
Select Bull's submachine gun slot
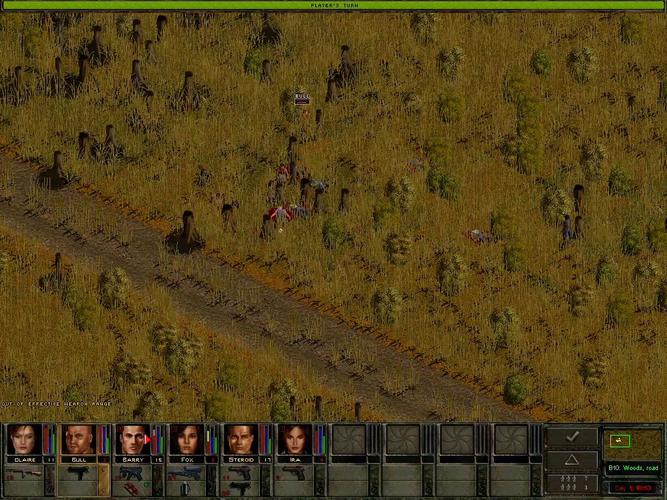coord(76,471)
